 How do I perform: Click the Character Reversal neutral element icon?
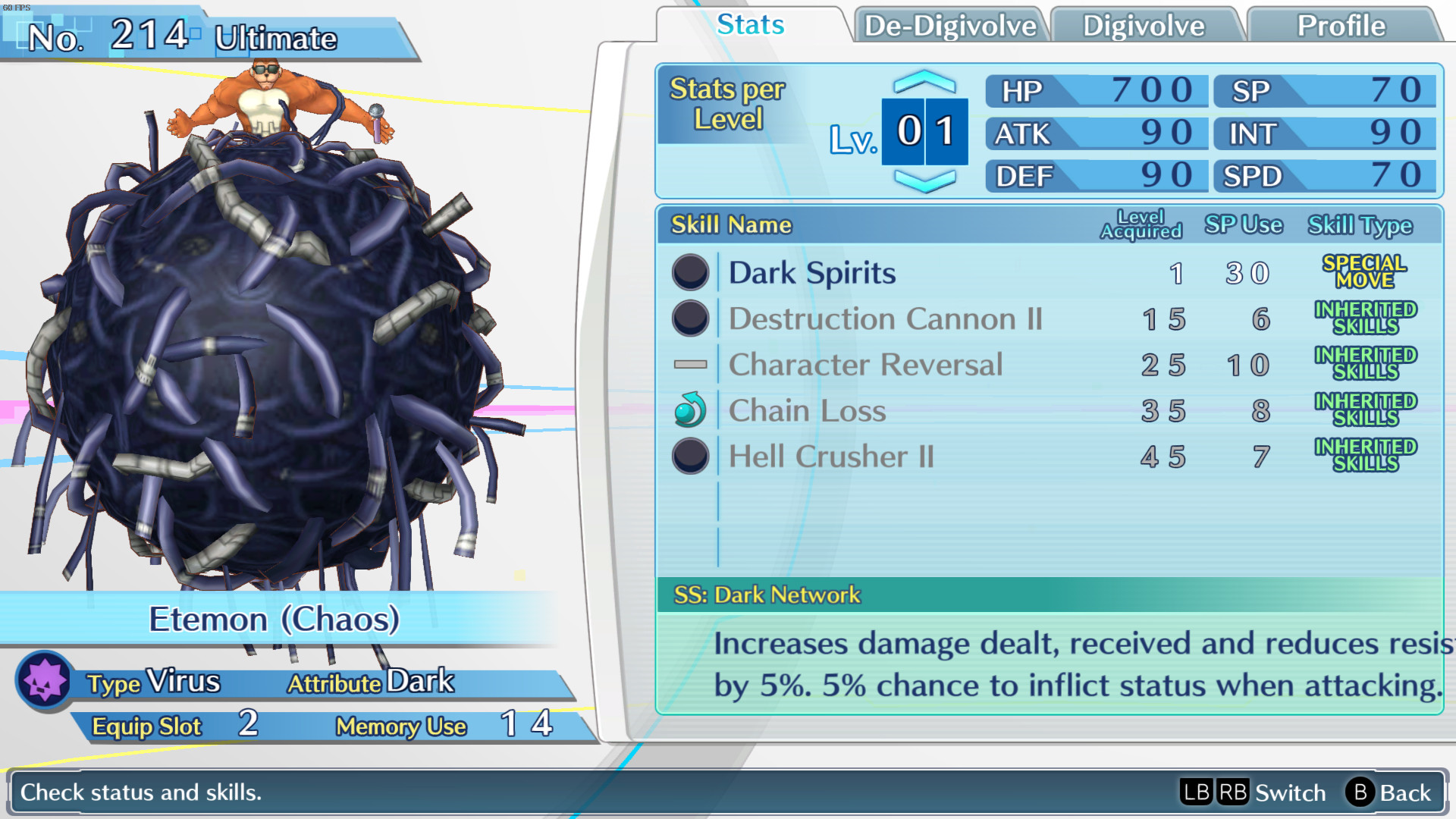coord(689,365)
